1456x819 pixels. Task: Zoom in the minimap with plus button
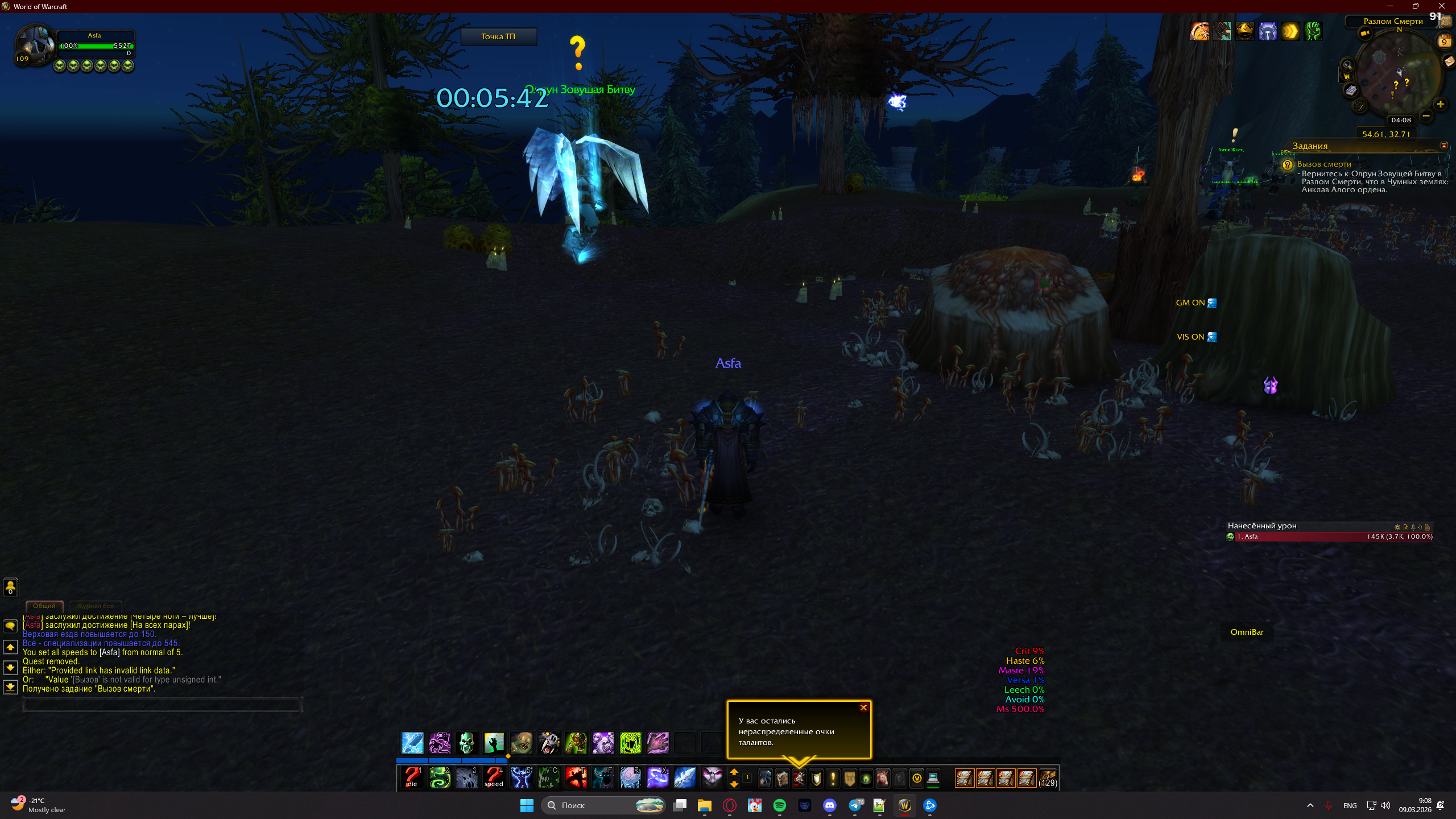[1440, 104]
